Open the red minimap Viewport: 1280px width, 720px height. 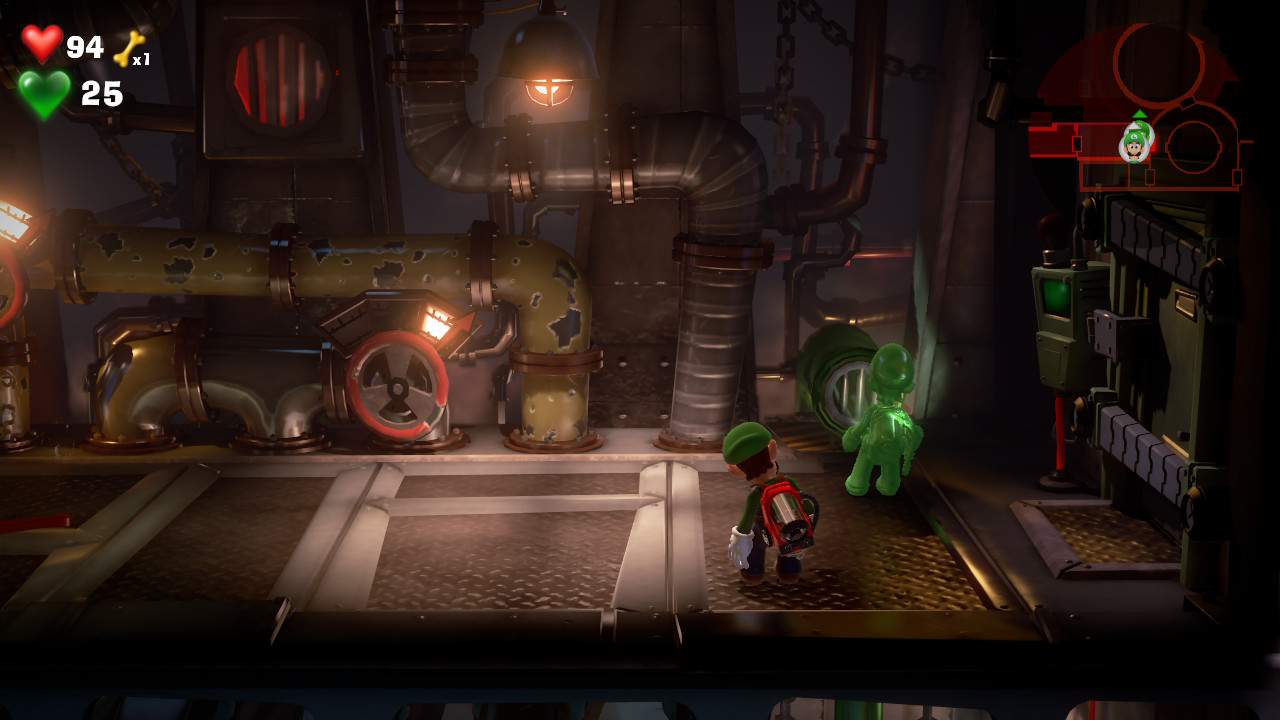(x=1140, y=108)
